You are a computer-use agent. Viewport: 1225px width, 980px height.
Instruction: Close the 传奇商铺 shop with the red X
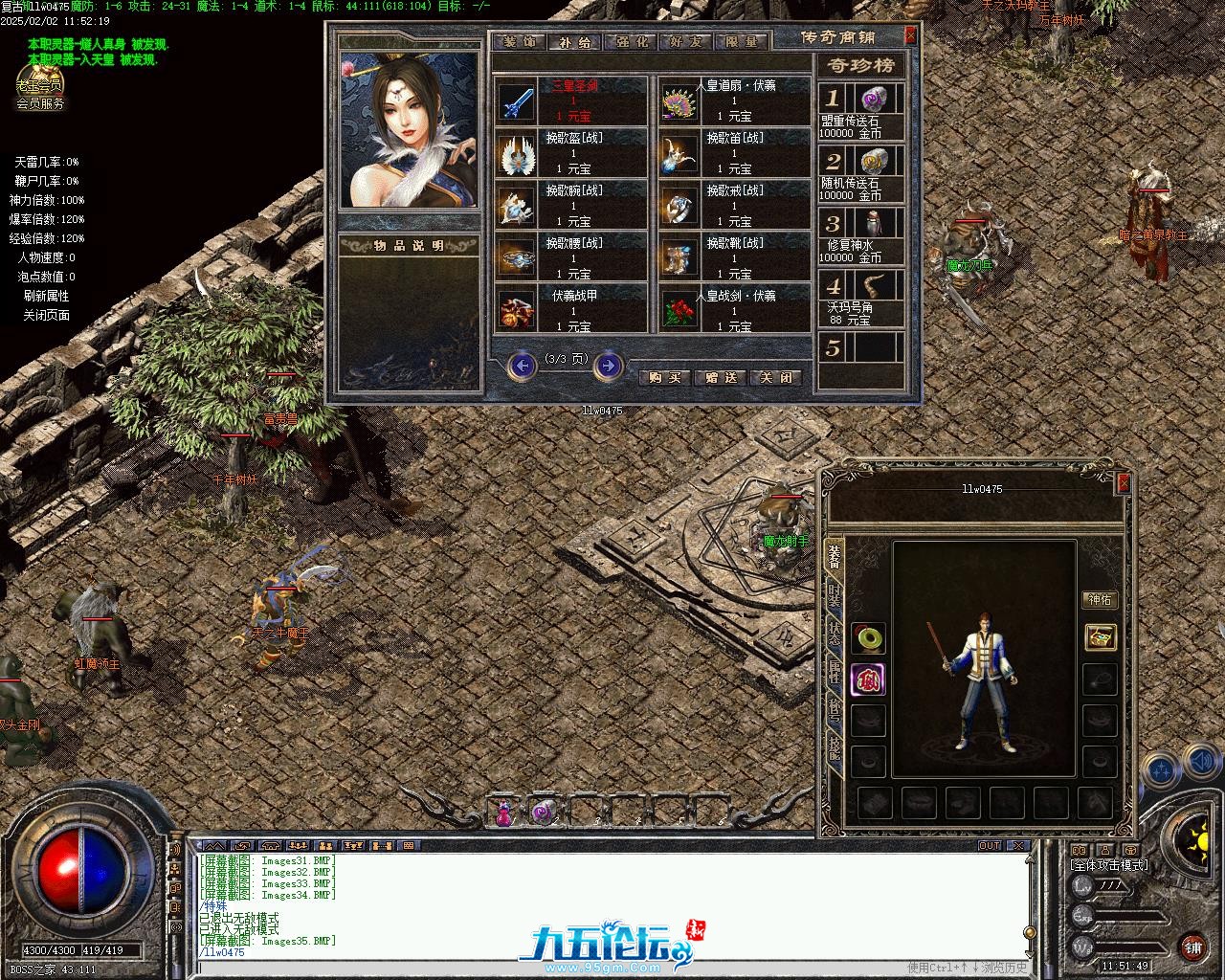[911, 35]
